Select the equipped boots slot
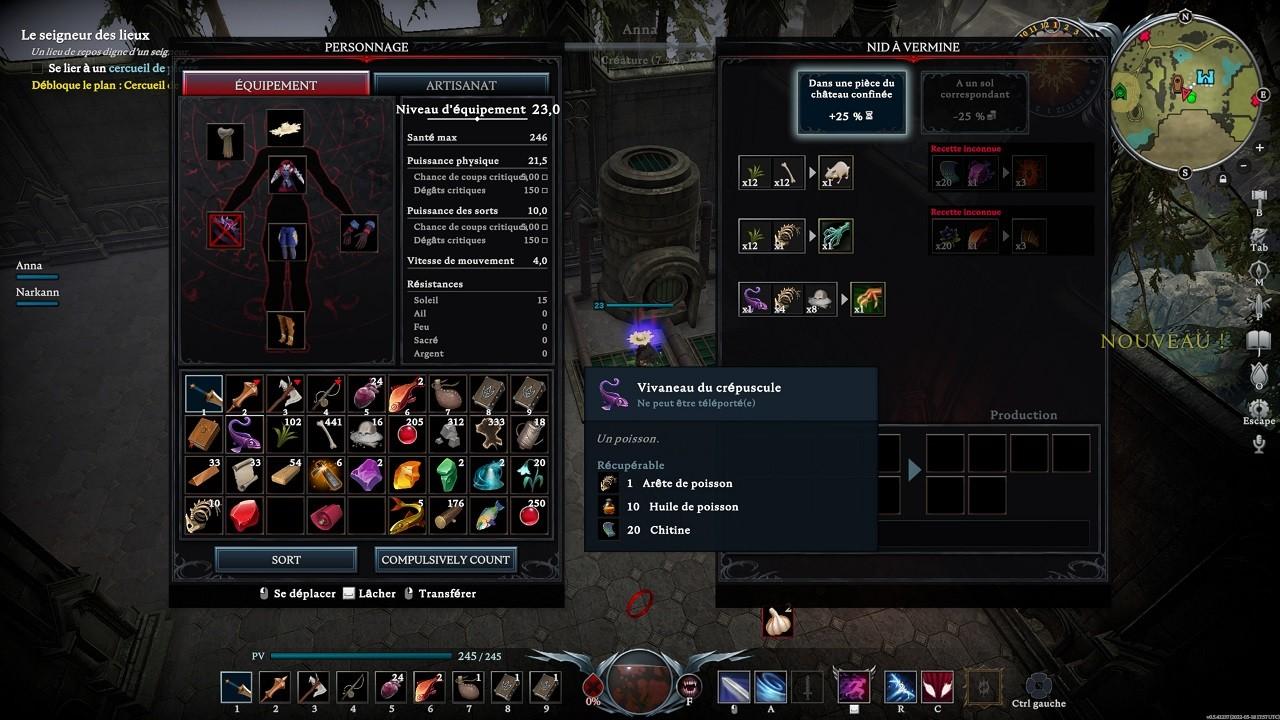Viewport: 1280px width, 720px height. click(285, 330)
